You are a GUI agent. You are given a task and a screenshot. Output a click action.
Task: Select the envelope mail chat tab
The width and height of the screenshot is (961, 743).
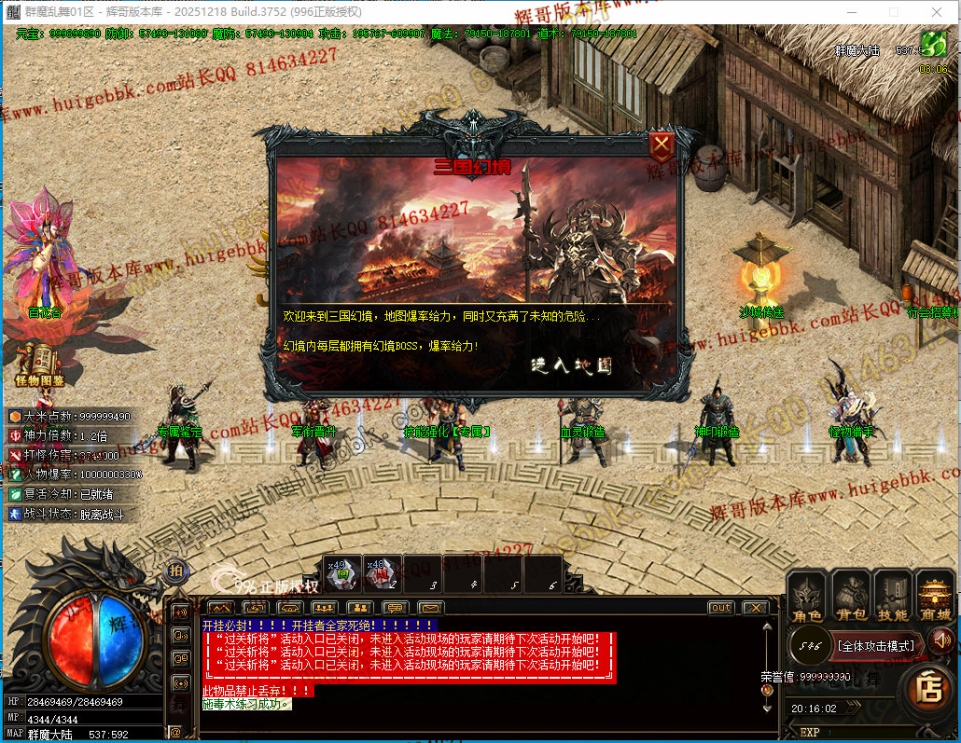(431, 608)
